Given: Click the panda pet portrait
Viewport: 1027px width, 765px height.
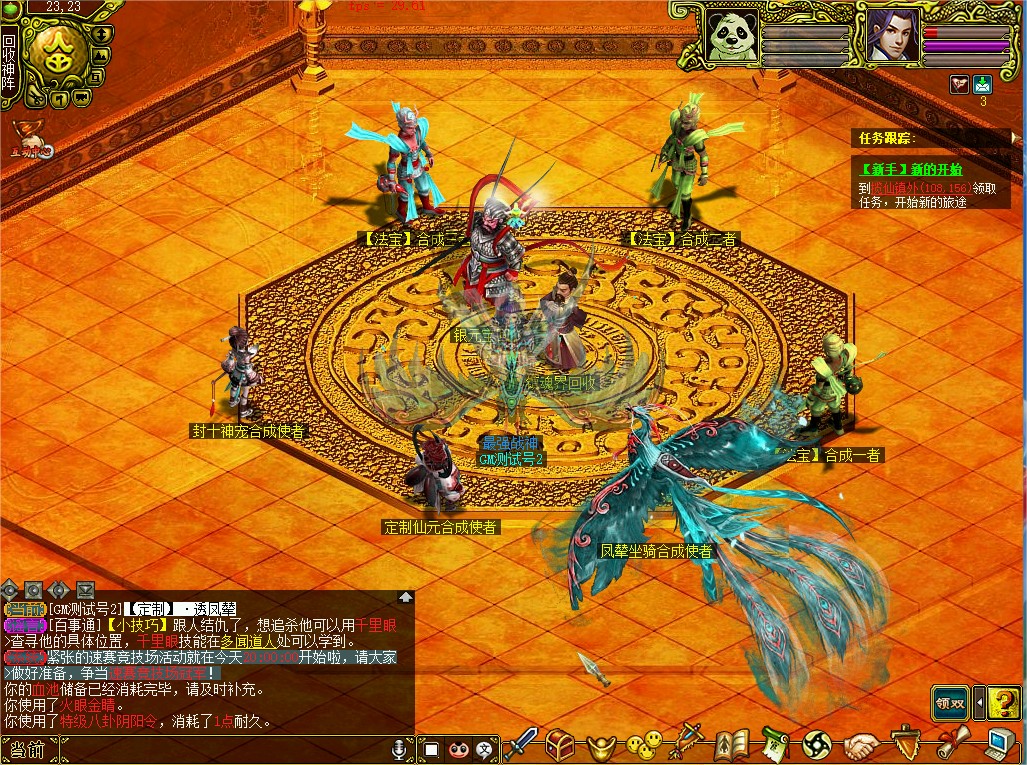Looking at the screenshot, I should coord(732,38).
